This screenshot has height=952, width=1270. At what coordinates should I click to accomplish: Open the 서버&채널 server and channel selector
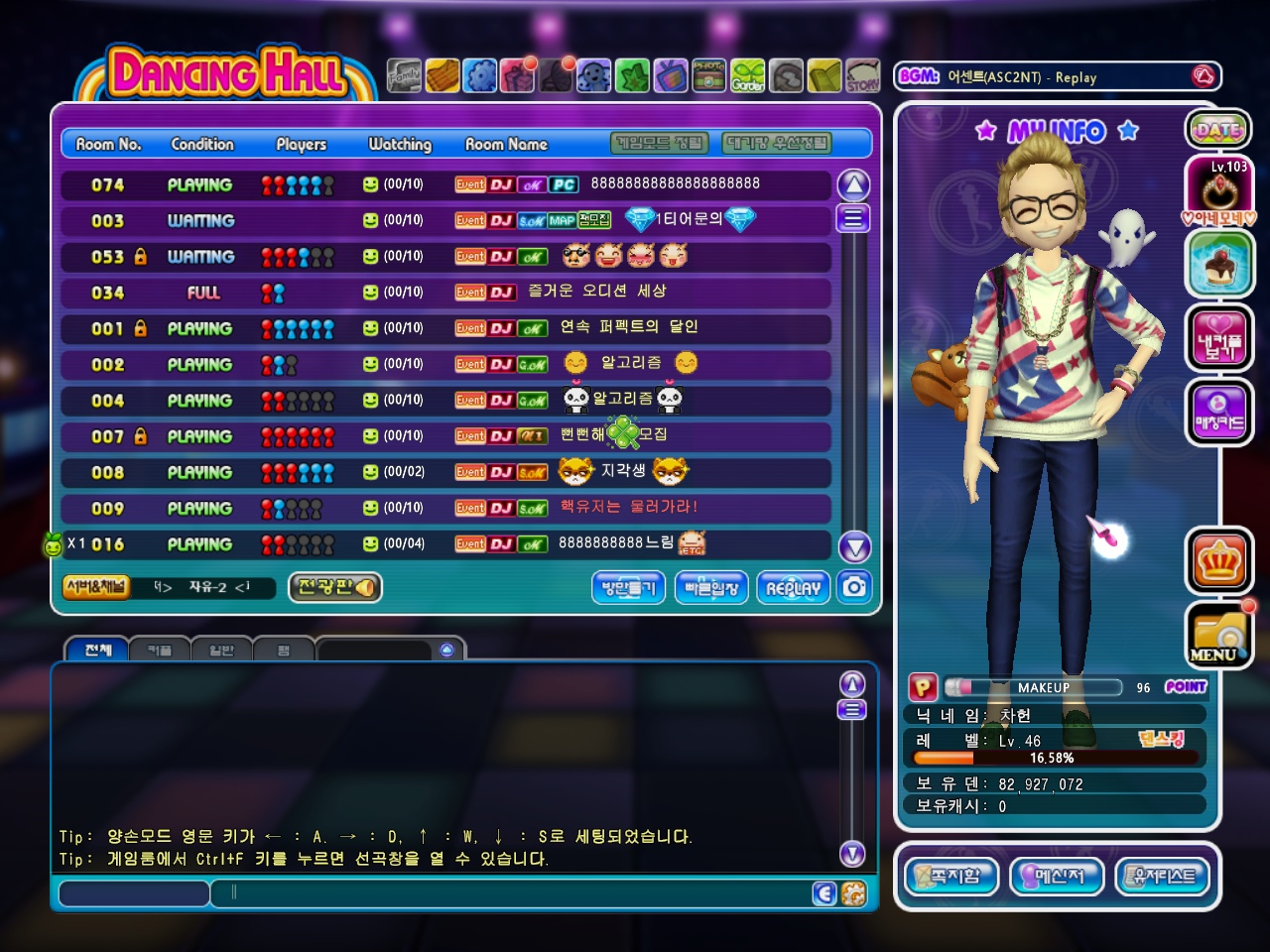coord(96,587)
